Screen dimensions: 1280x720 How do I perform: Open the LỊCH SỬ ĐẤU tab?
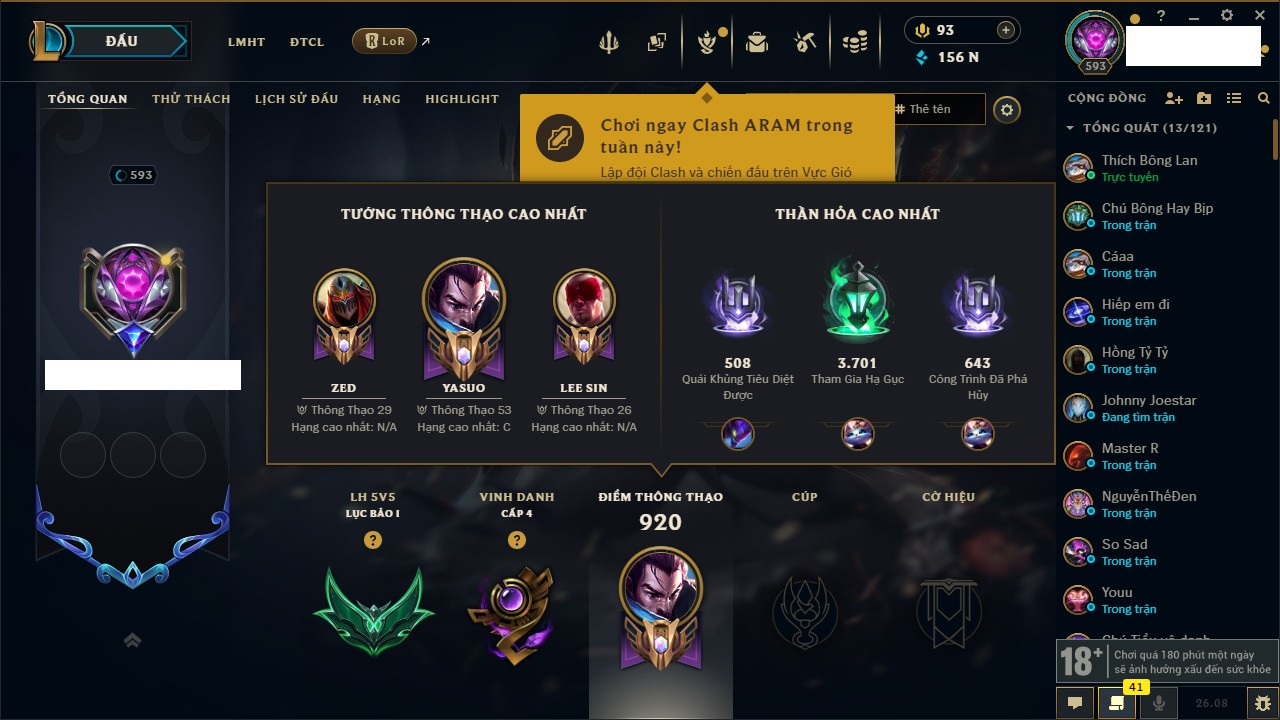pos(296,99)
